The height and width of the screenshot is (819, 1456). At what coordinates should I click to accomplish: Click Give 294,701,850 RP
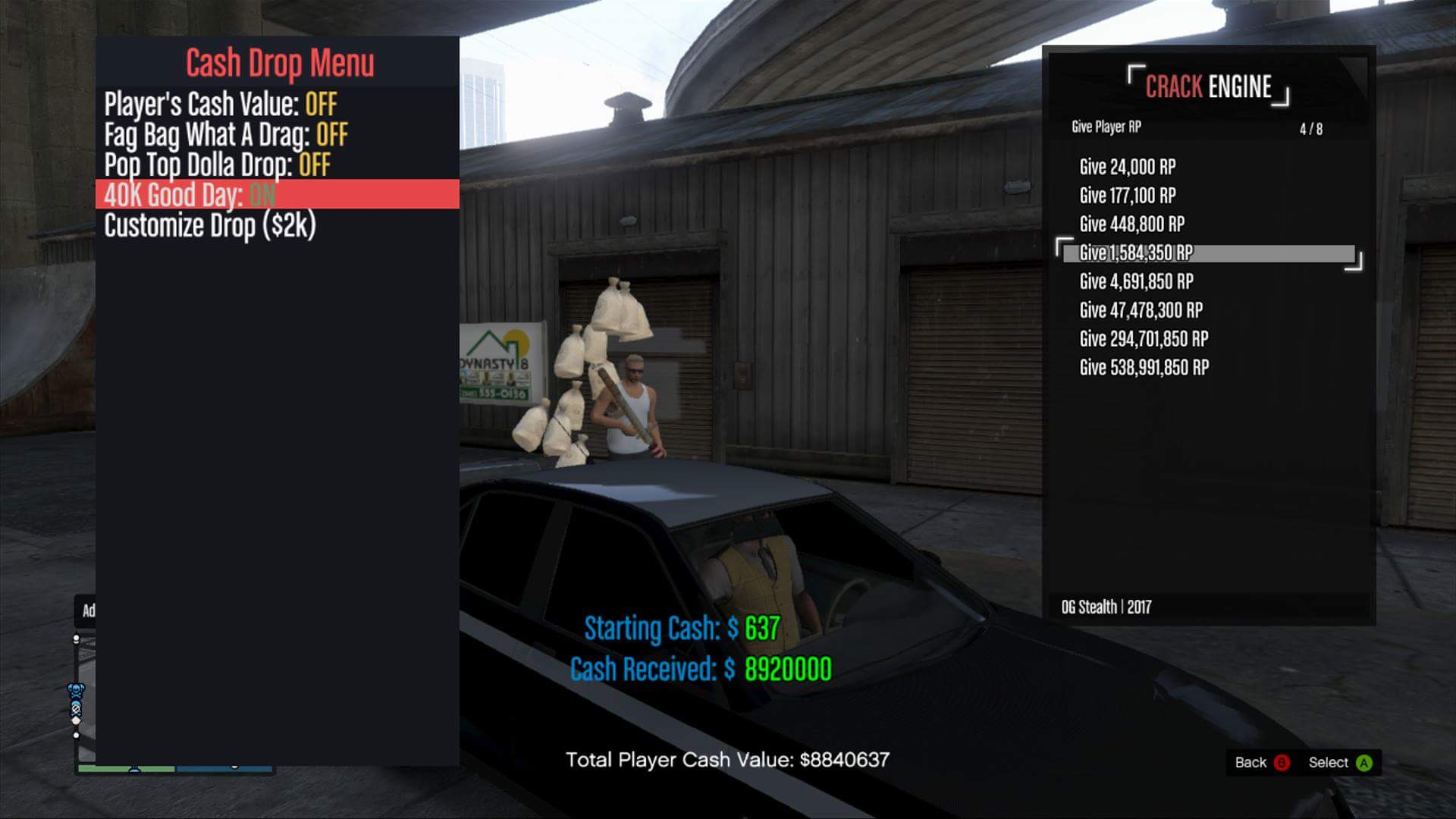[1144, 339]
